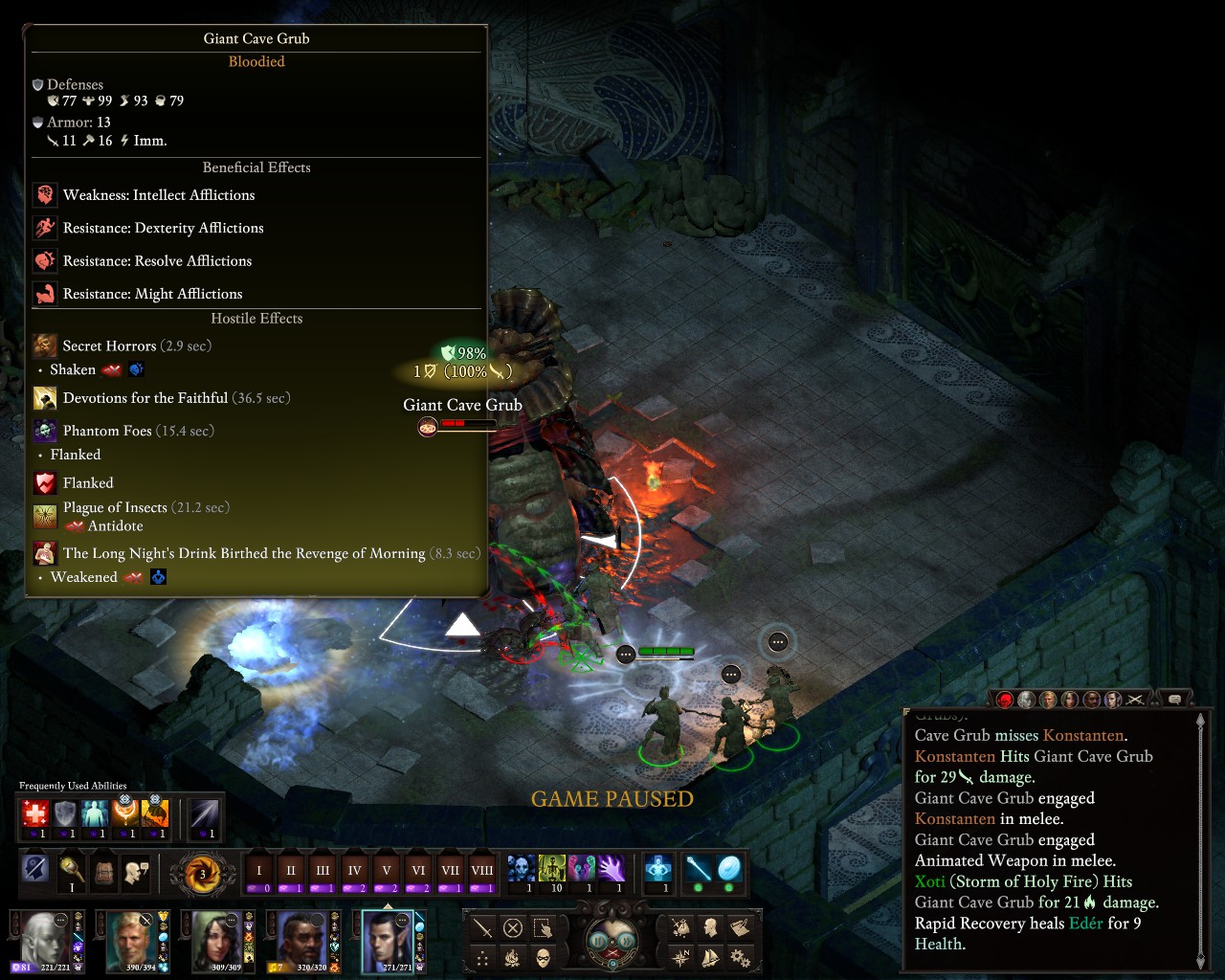Viewport: 1225px width, 980px height.
Task: Open spell level V abilities
Action: click(x=386, y=871)
